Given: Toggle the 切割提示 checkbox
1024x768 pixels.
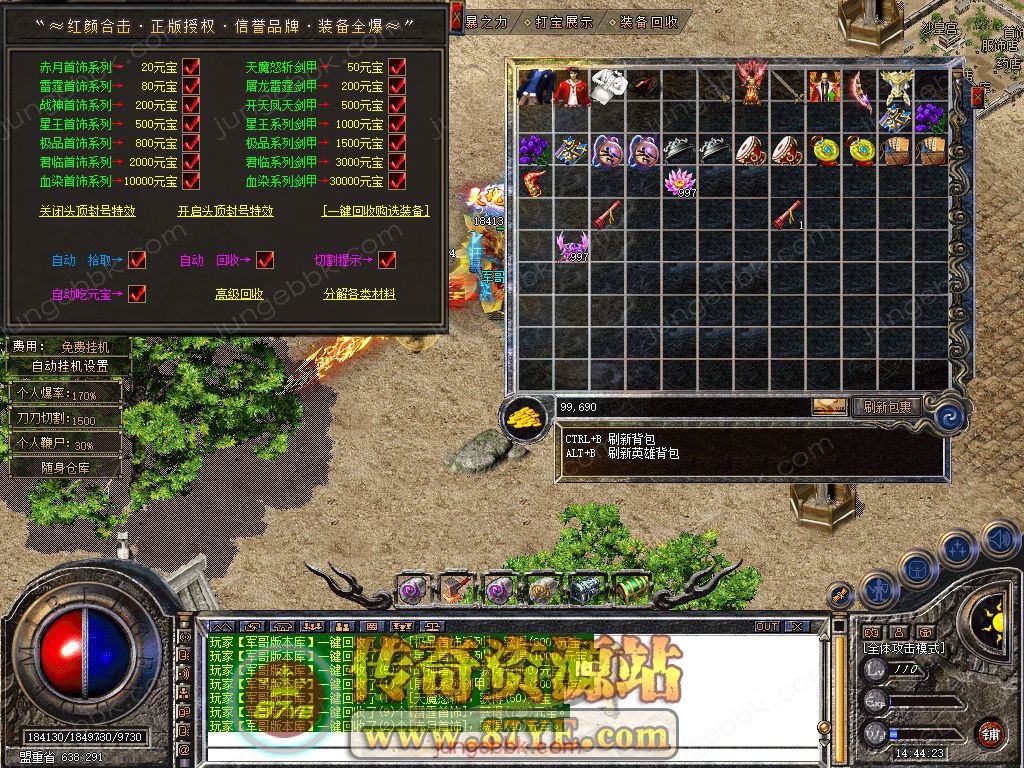Looking at the screenshot, I should tap(387, 260).
